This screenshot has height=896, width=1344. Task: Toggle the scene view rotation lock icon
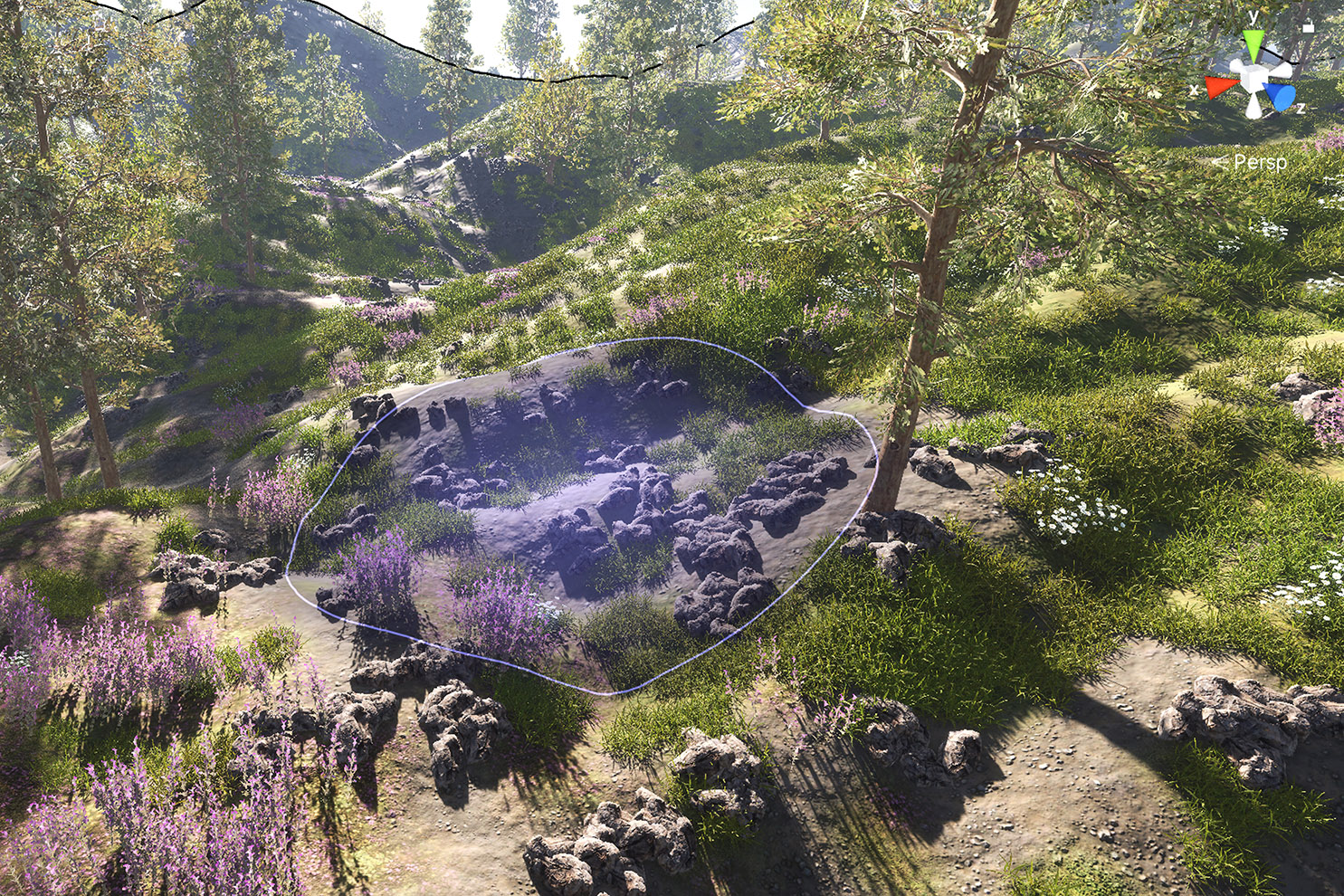point(1308,27)
